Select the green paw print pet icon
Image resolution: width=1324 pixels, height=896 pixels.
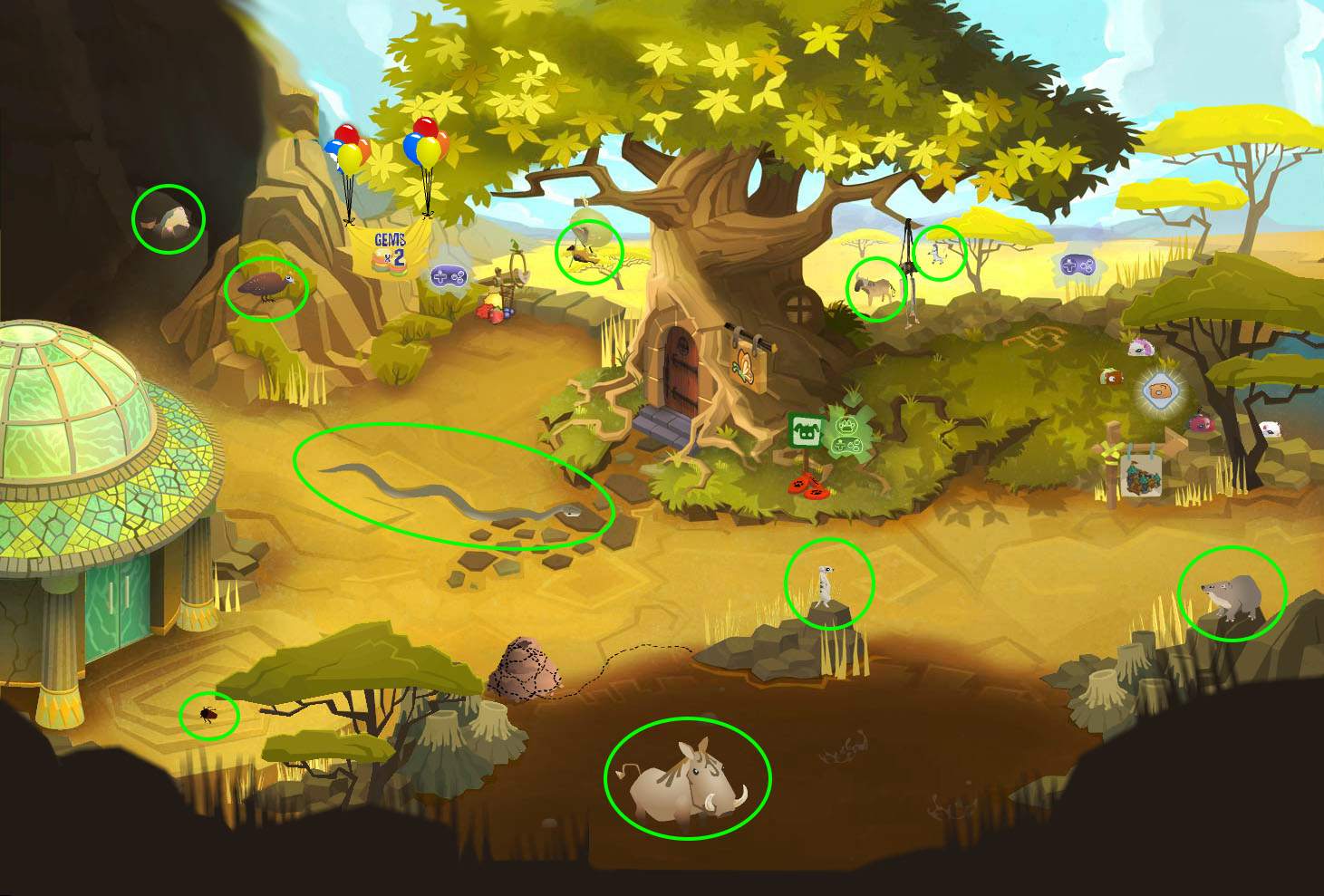tap(847, 423)
